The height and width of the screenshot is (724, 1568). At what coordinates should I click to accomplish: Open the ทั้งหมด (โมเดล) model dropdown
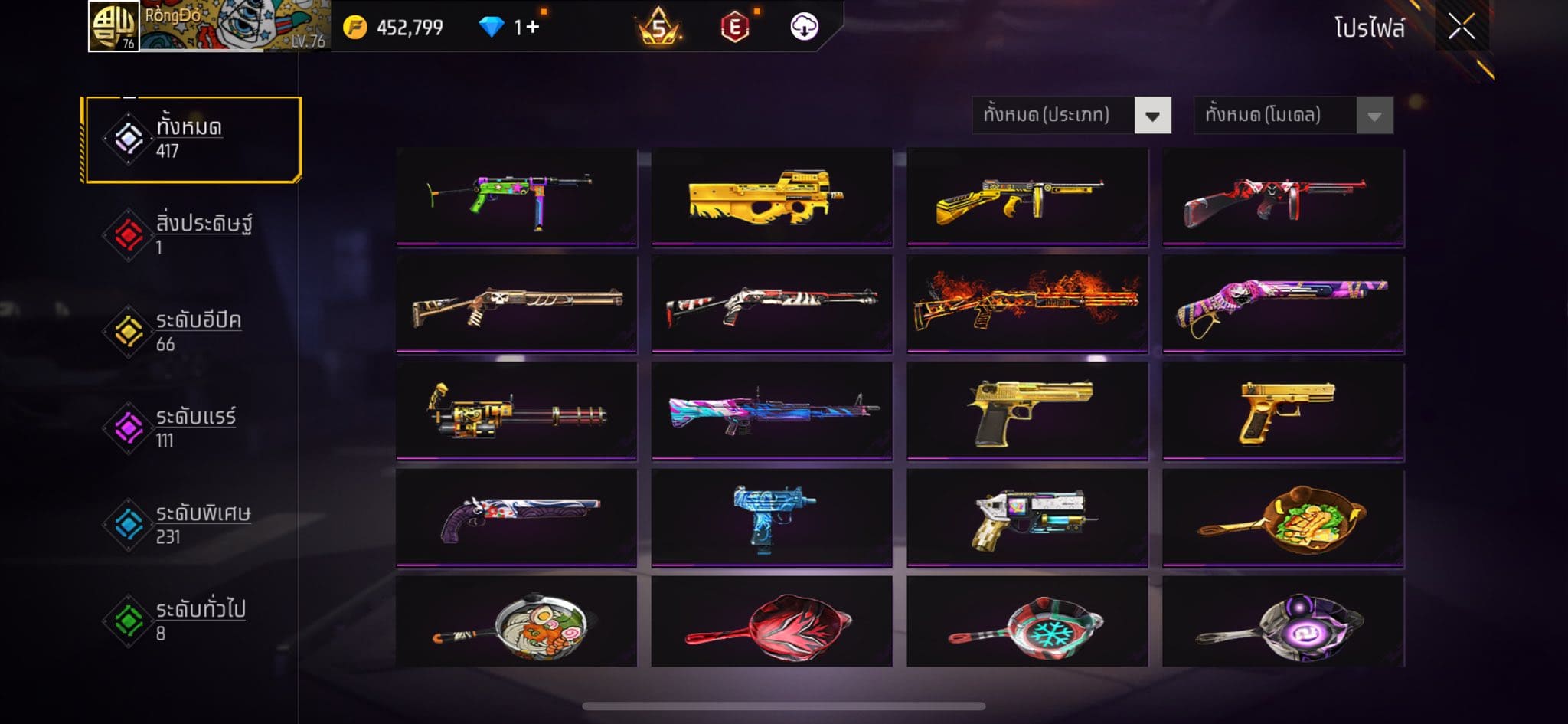tap(1293, 116)
